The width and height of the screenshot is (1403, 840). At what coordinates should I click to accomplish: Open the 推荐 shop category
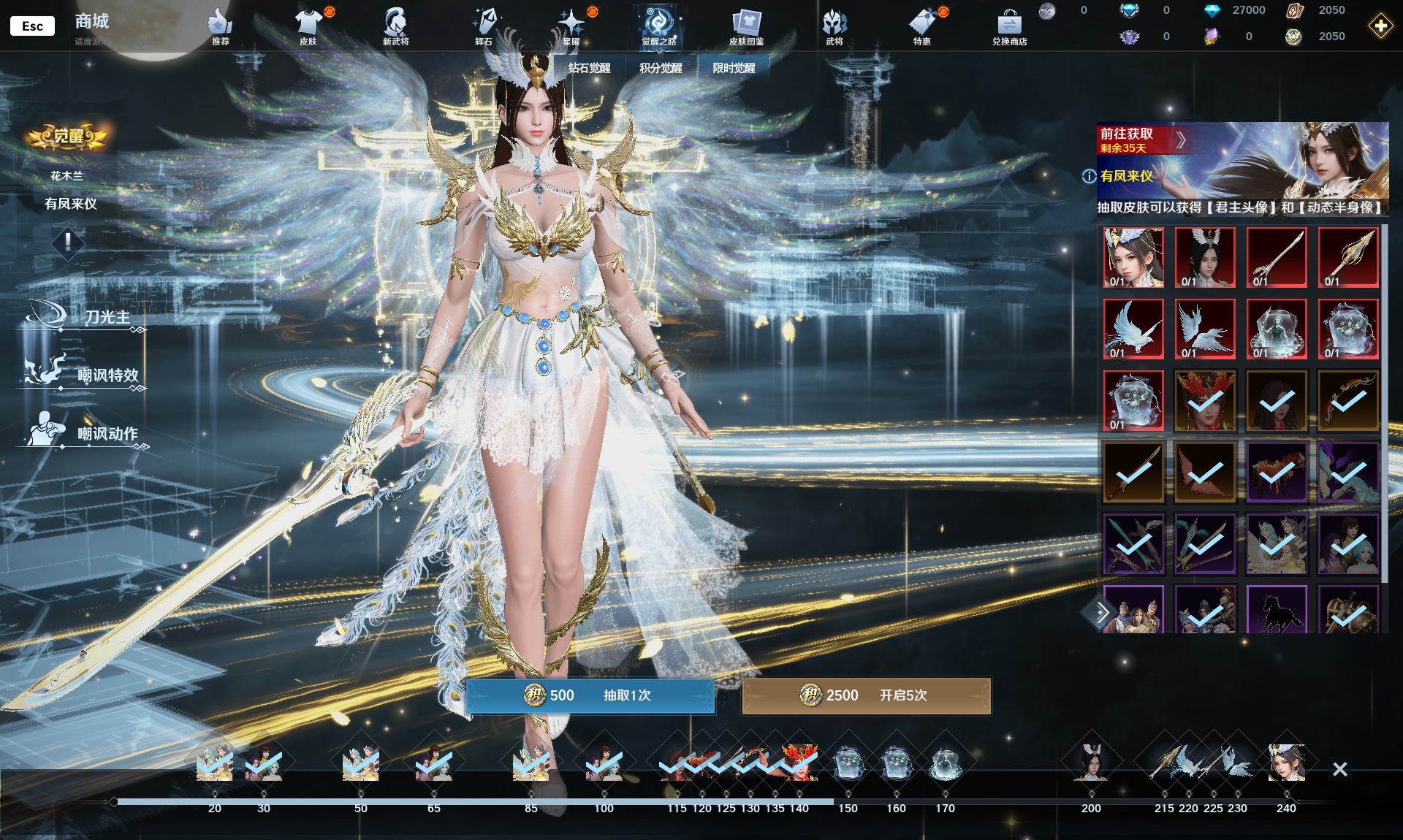220,27
